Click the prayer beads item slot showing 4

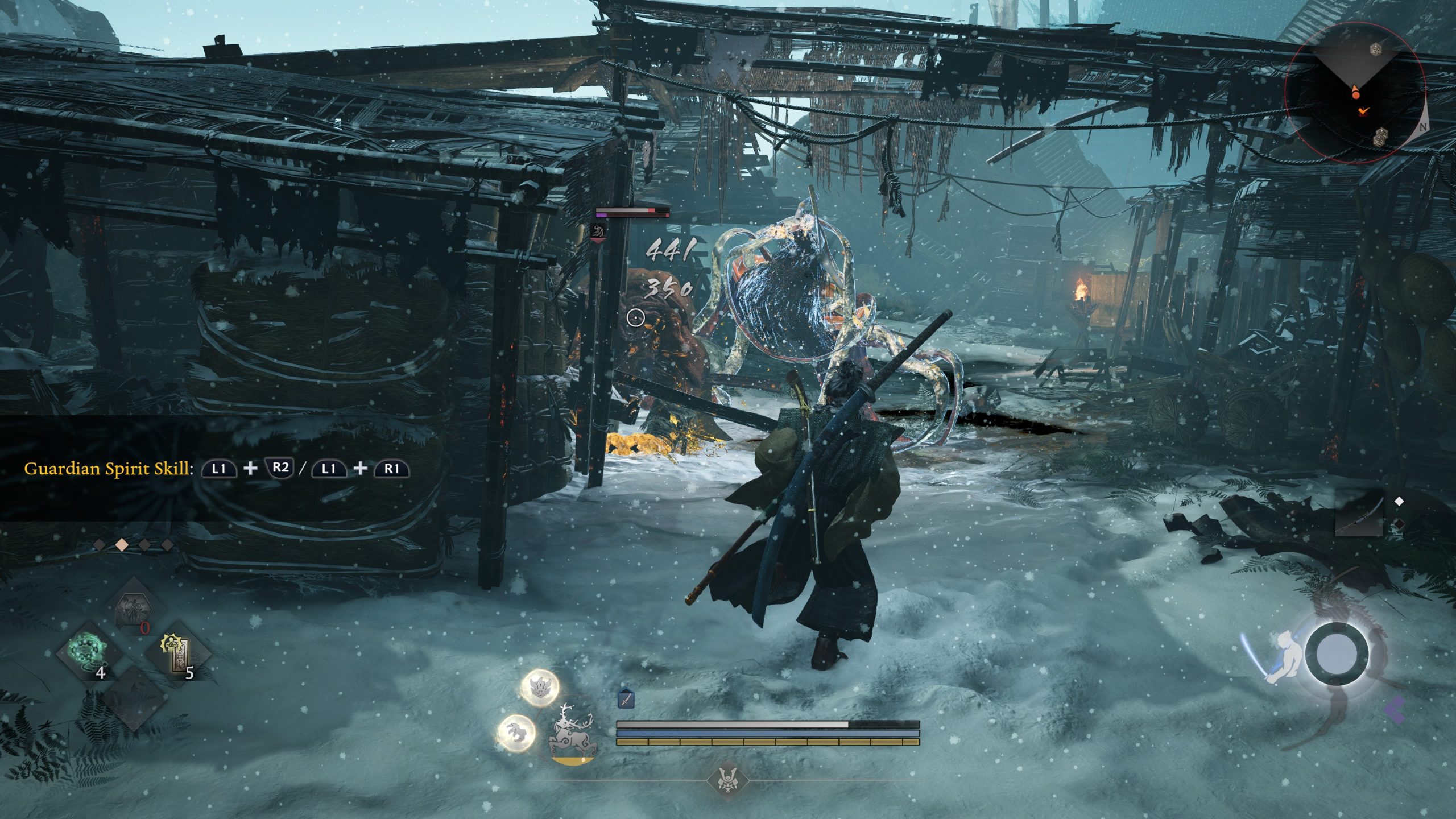pos(87,651)
